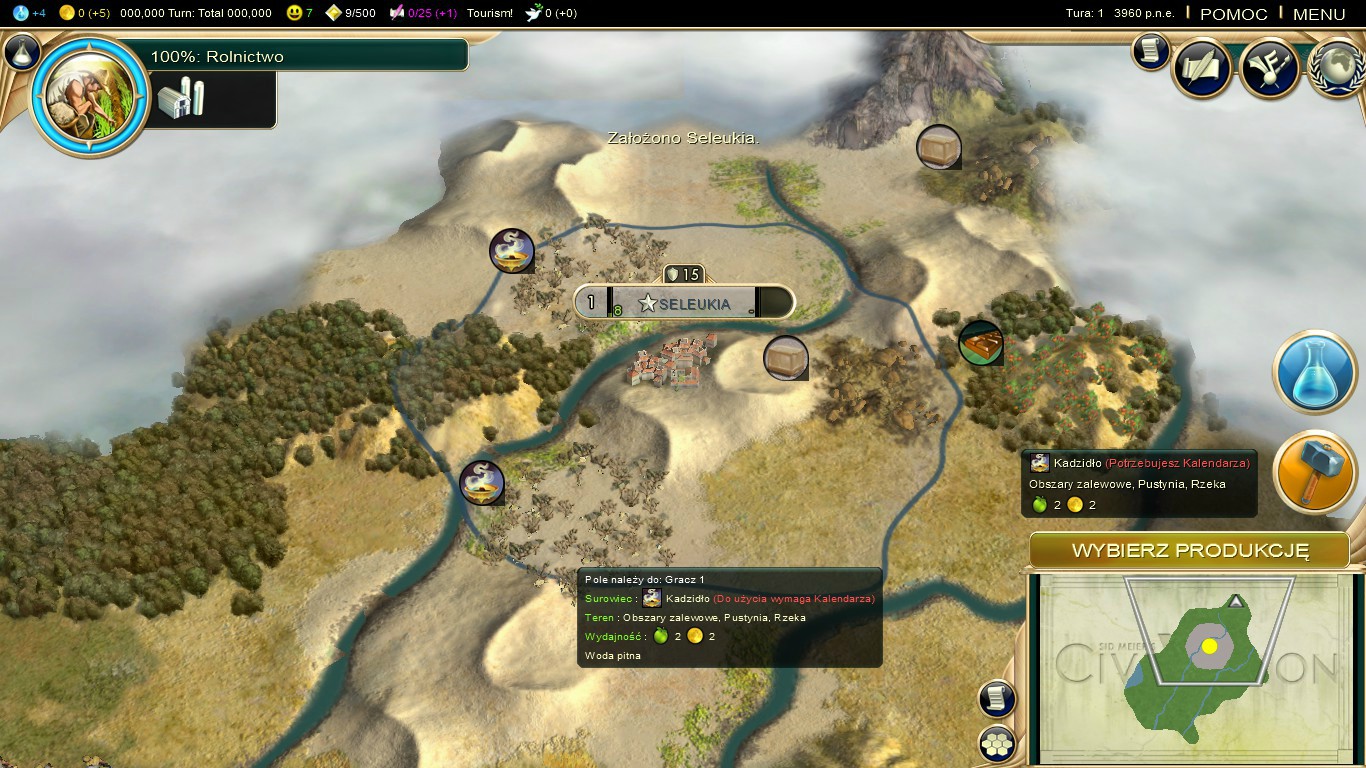This screenshot has height=768, width=1366.
Task: Open minimap options scroll icon
Action: 997,699
